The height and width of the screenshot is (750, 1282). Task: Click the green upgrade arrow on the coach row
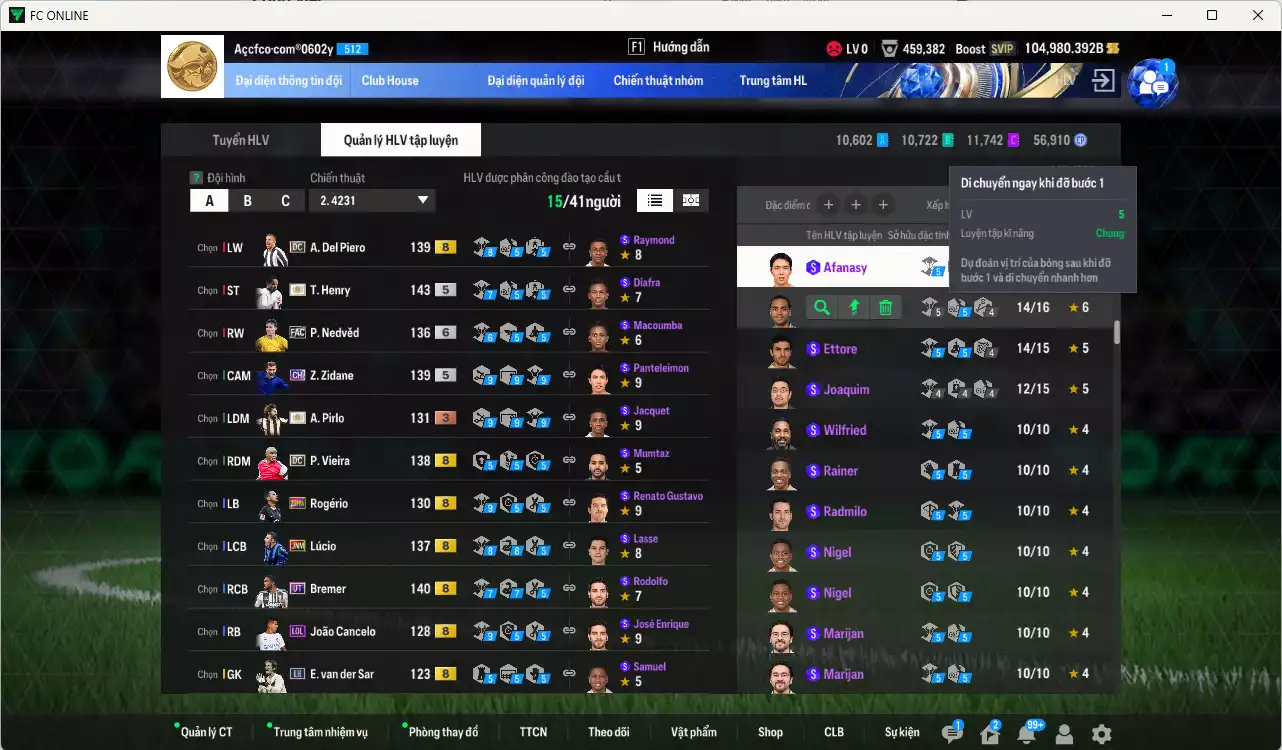(852, 308)
